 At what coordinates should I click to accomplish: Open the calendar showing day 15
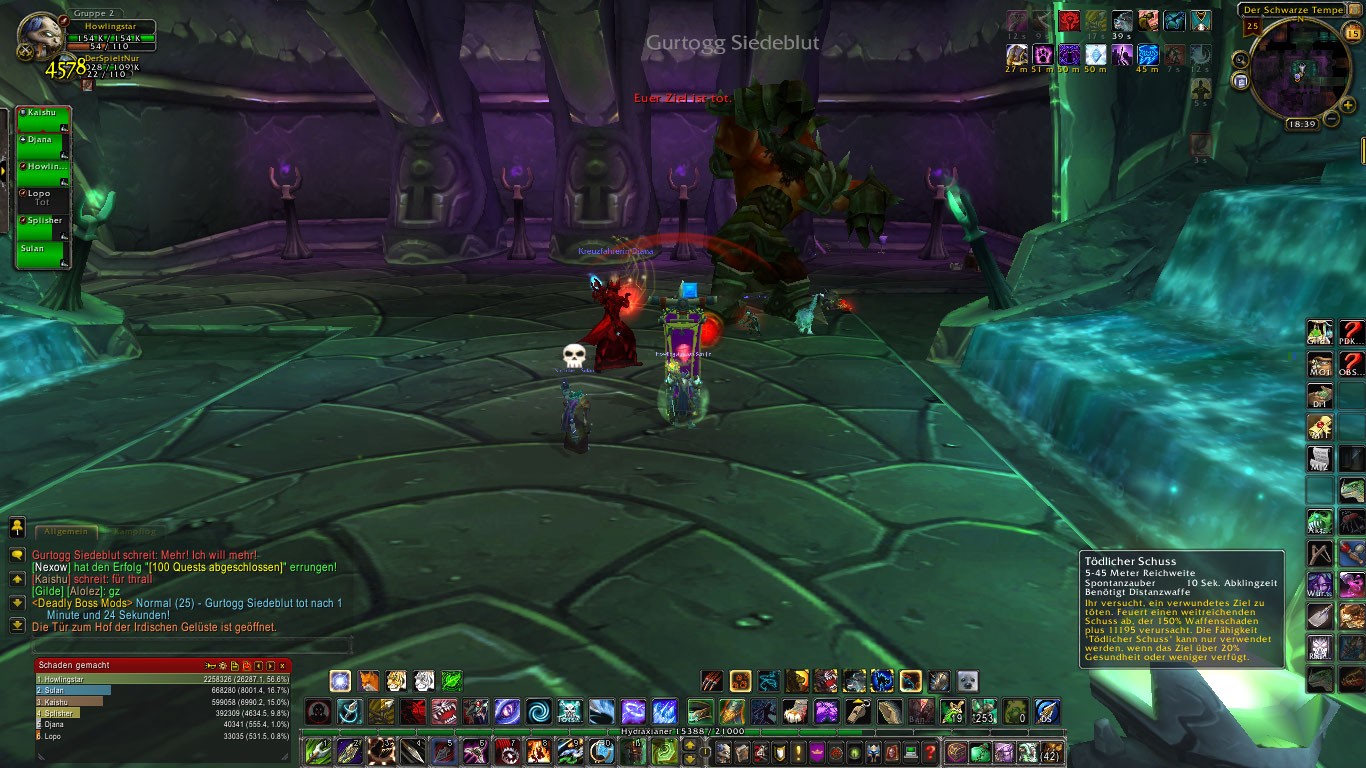1353,34
